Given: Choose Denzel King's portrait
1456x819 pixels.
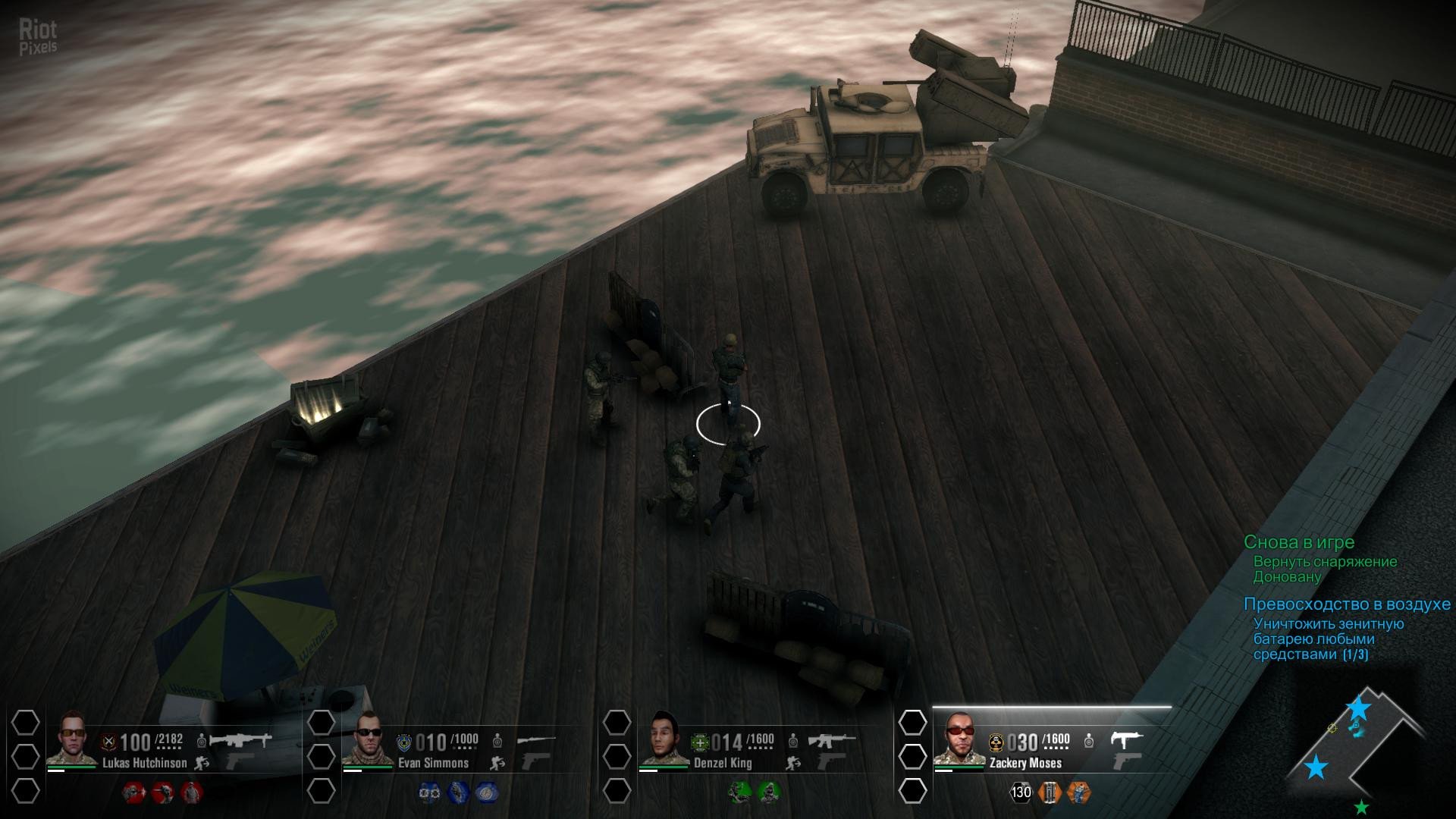Looking at the screenshot, I should click(664, 739).
